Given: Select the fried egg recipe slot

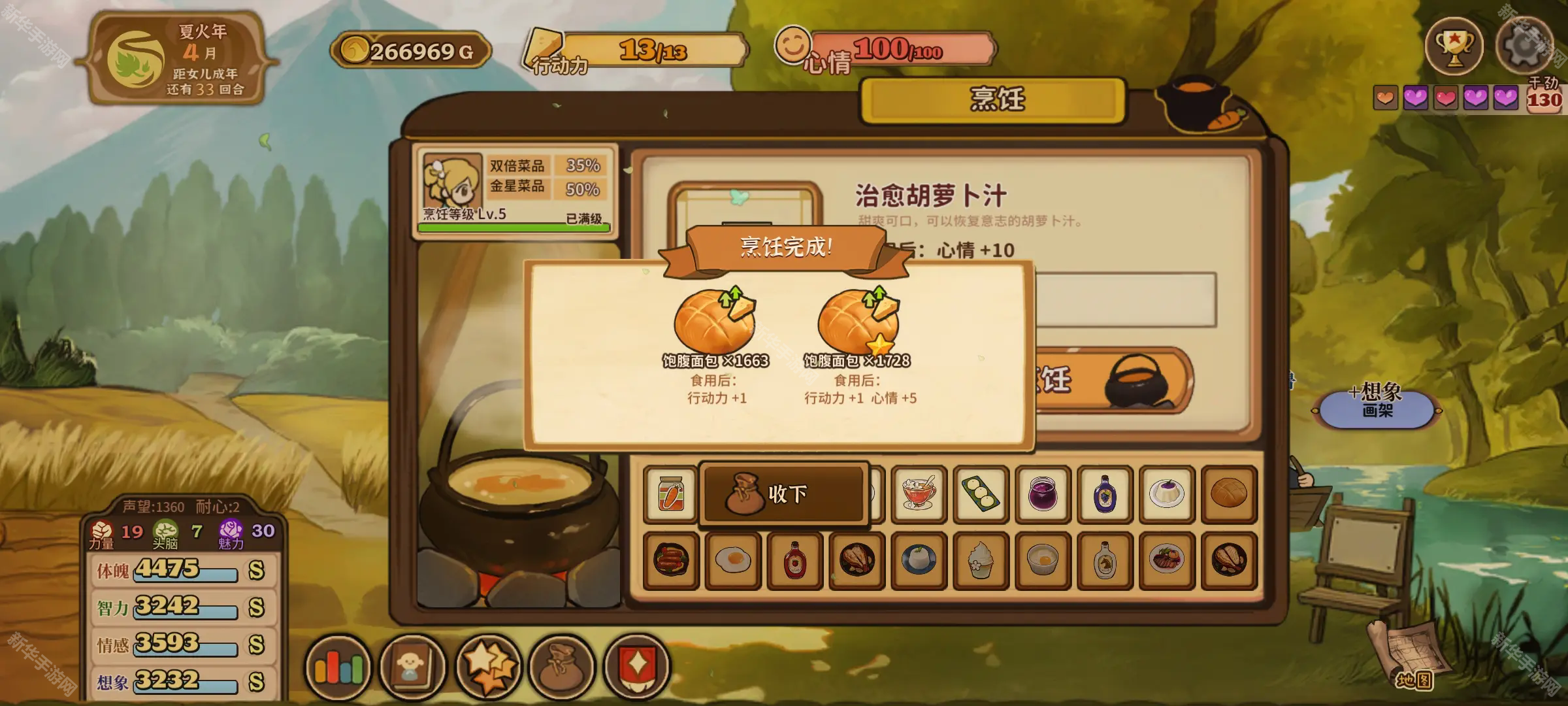Looking at the screenshot, I should [733, 561].
